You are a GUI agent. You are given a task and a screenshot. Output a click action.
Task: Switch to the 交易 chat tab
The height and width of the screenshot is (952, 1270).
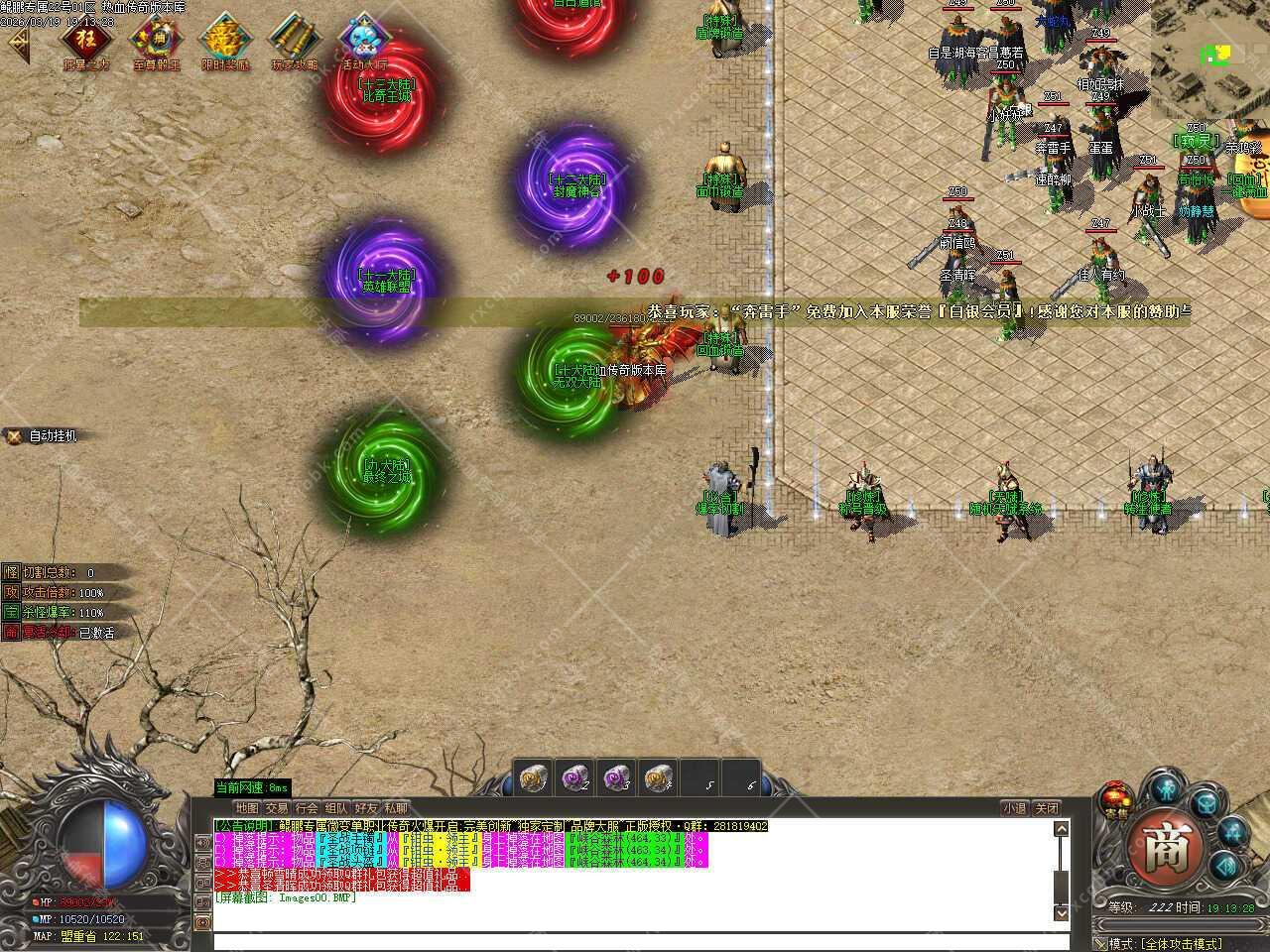pos(277,808)
